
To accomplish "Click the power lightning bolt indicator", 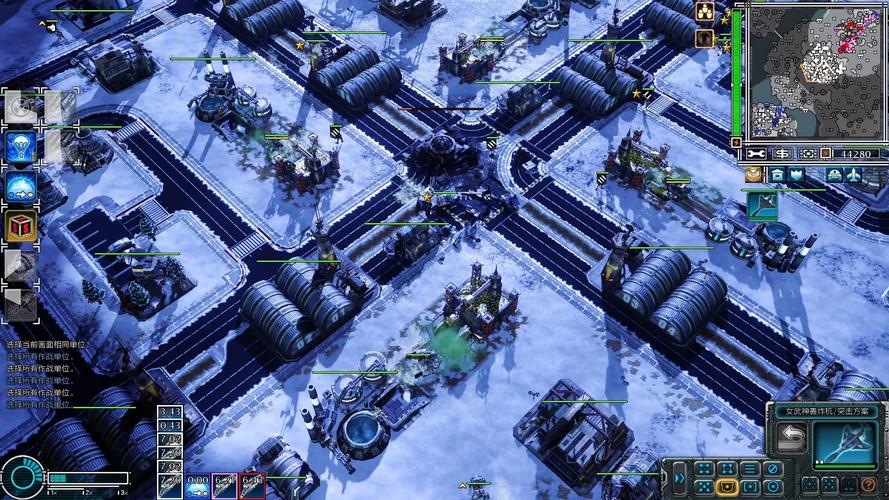I will coord(738,143).
